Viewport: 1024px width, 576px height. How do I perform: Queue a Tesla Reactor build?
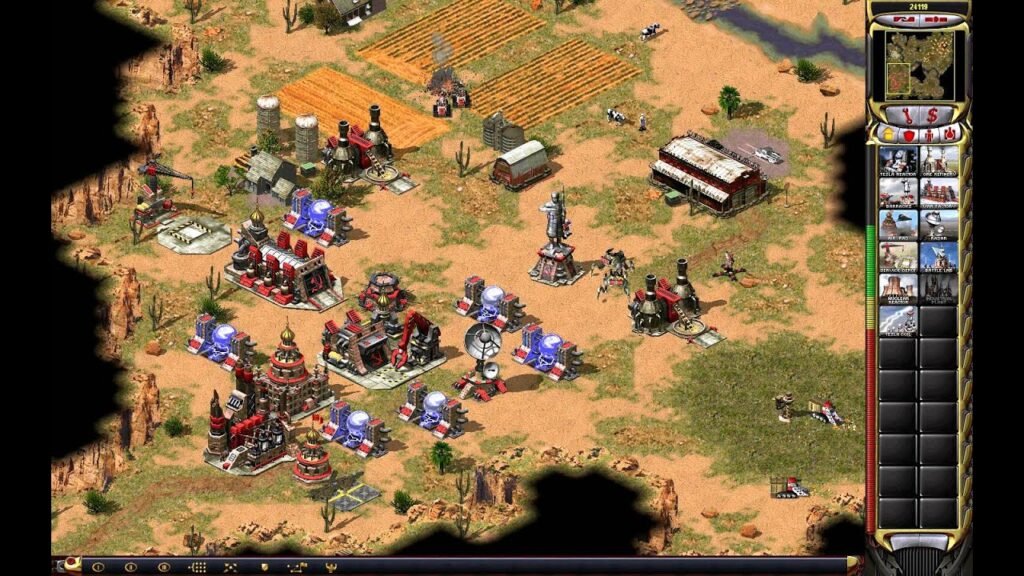(x=898, y=161)
